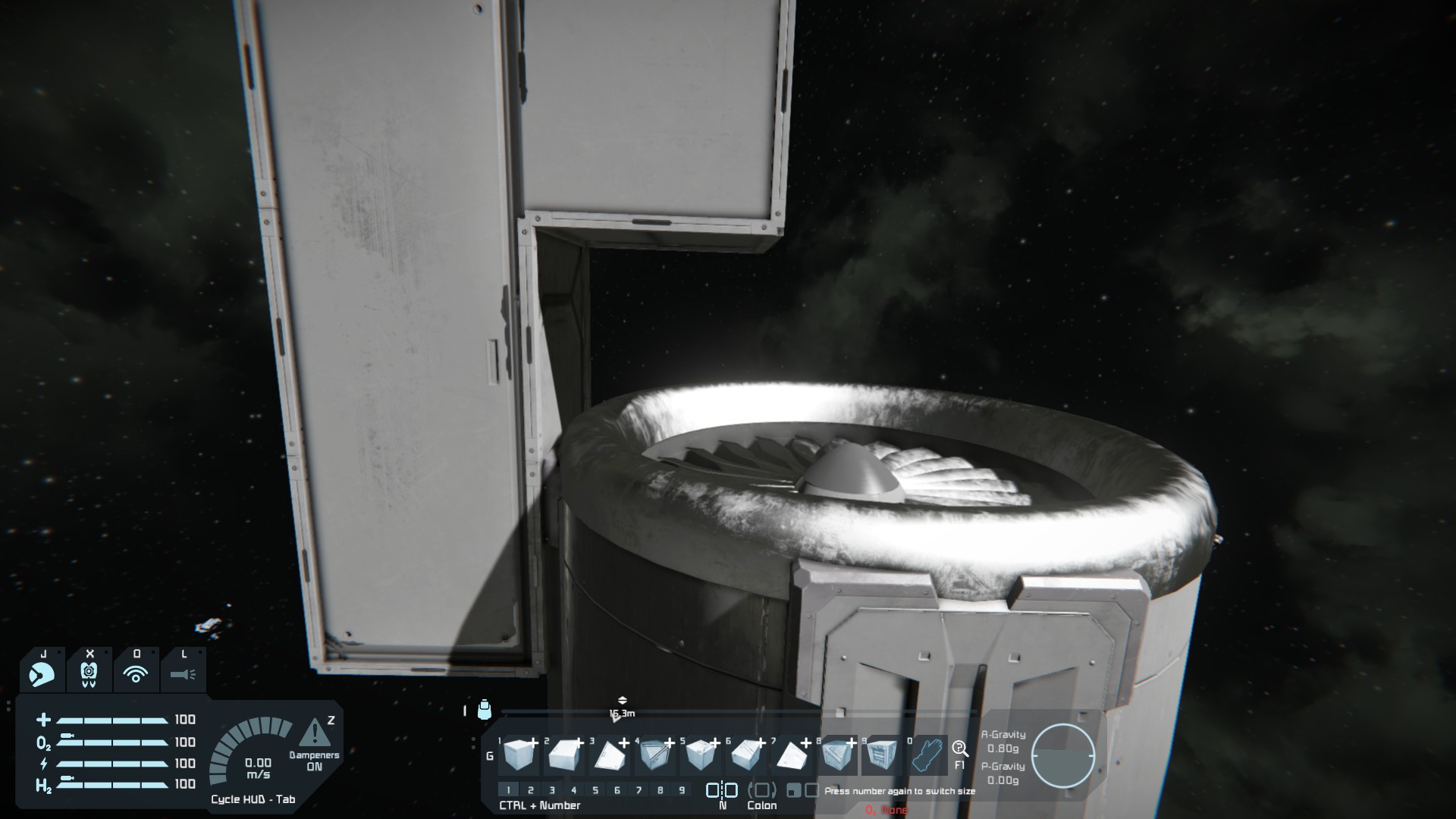Select the heavy armor corner in slot 7
Screen dimensions: 1456x819
791,755
